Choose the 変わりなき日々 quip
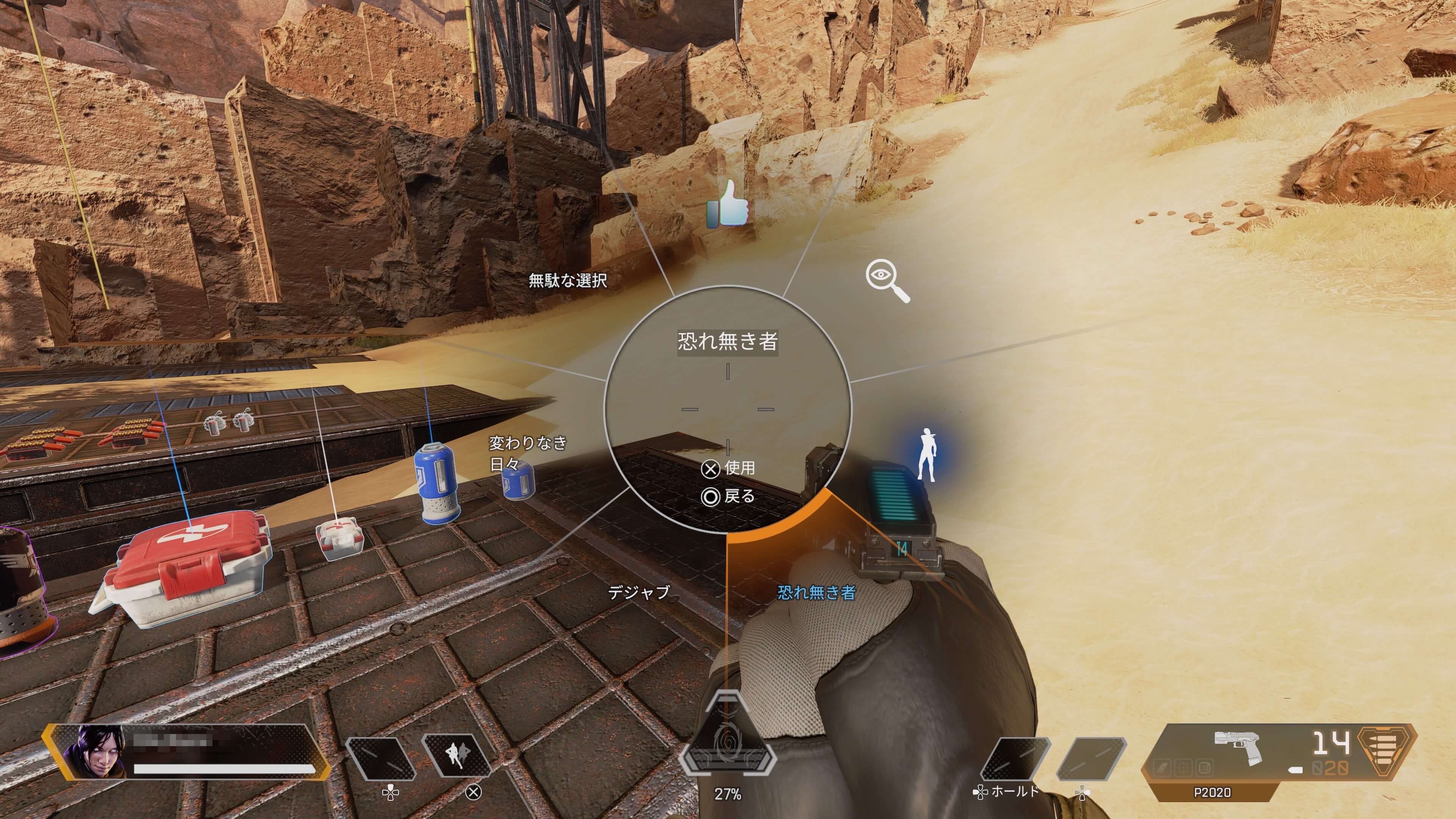Viewport: 1456px width, 819px height. (527, 453)
